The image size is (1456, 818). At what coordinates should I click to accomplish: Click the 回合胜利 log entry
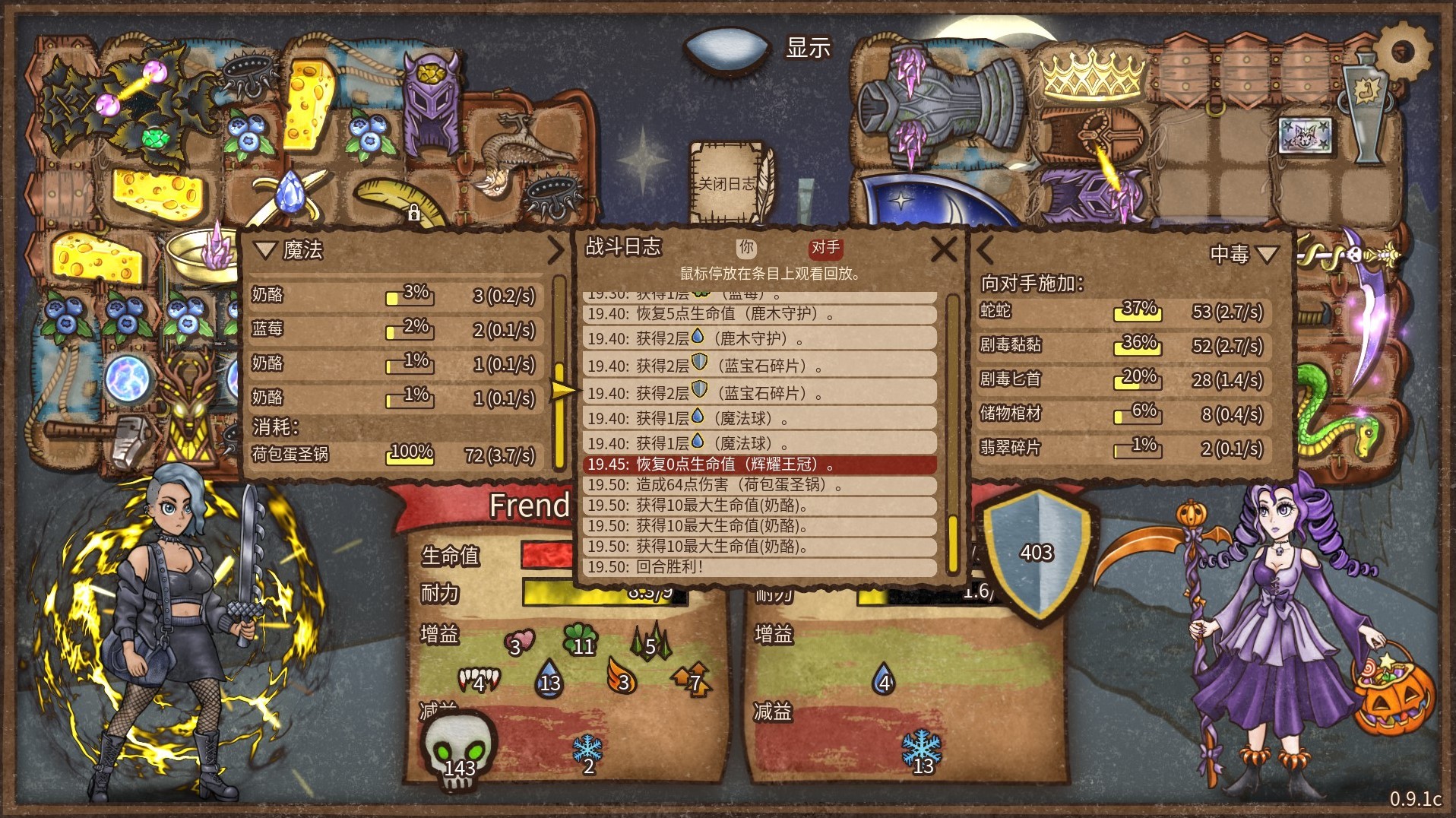[x=758, y=566]
